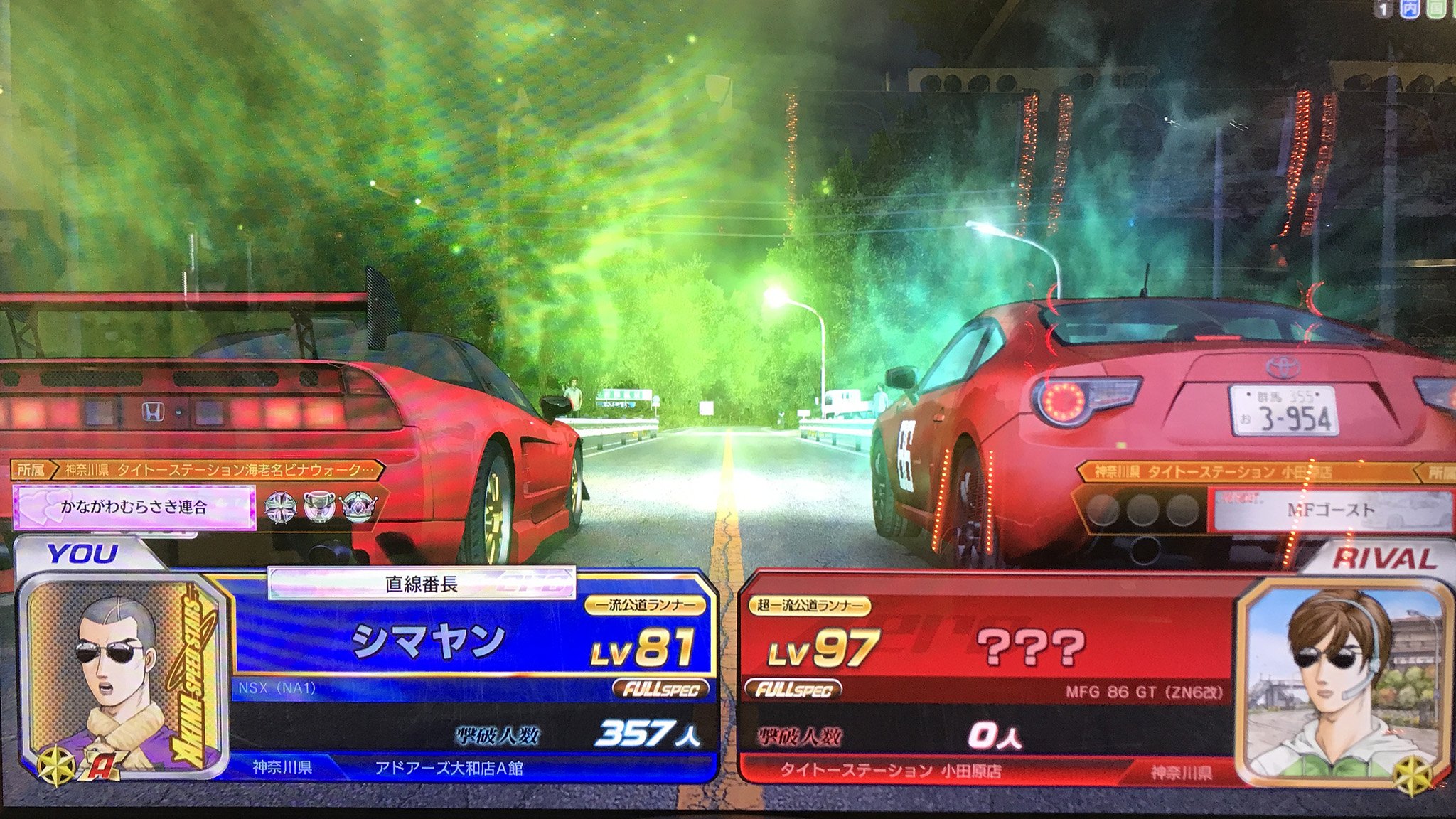The width and height of the screenshot is (1456, 819).
Task: Select your sunglasses driver portrait
Action: (121, 675)
